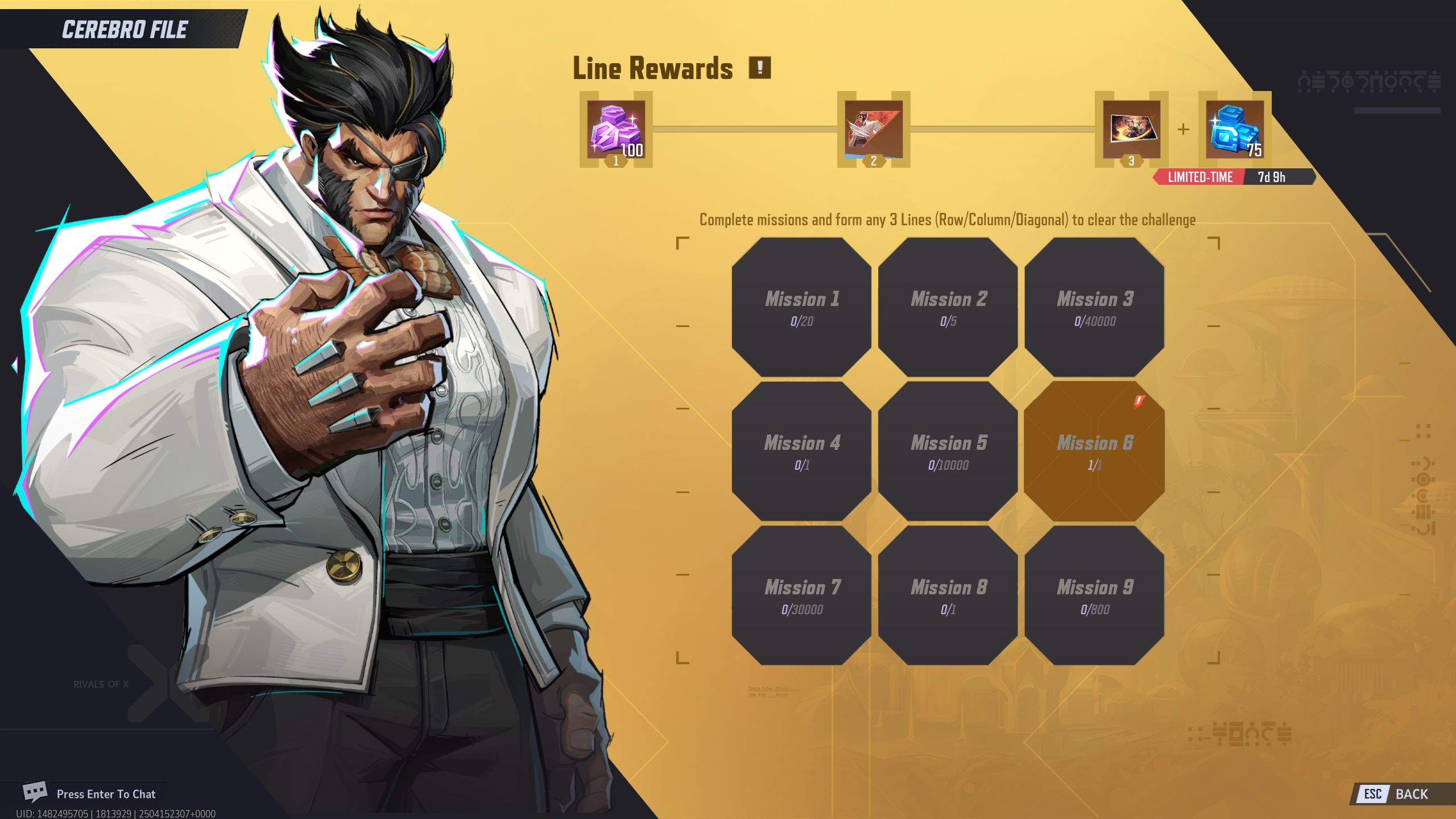Select the Mission 8 tile
This screenshot has width=1456, height=819.
click(948, 595)
